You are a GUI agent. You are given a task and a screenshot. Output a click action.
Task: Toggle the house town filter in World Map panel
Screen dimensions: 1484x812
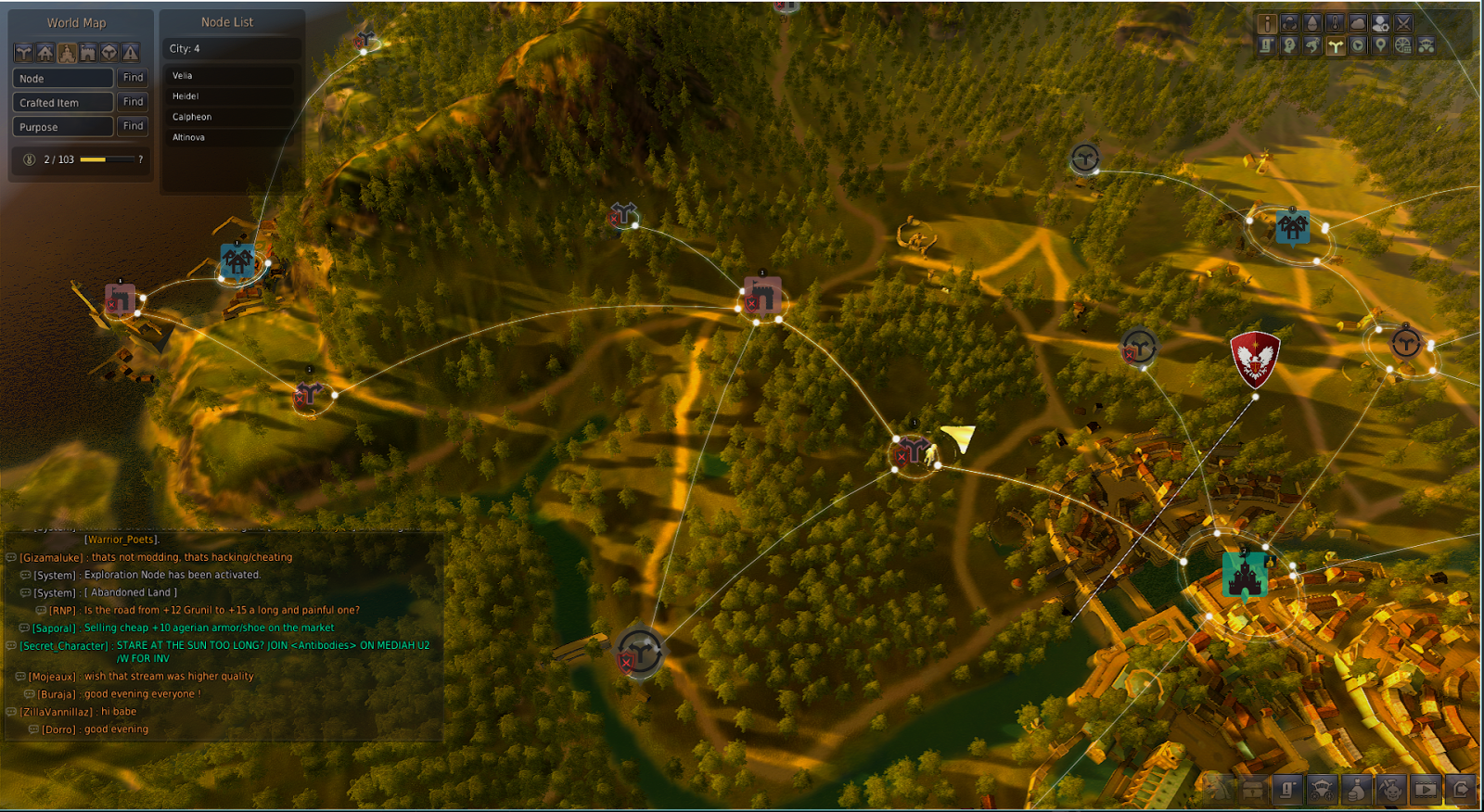[45, 52]
